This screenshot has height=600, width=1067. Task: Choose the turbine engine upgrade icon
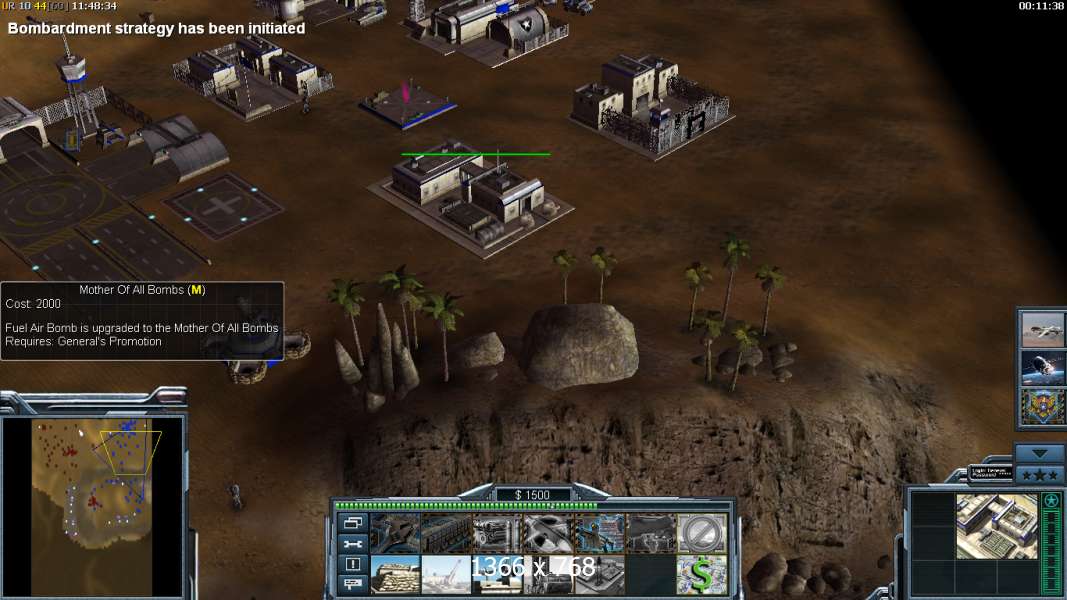coord(497,533)
